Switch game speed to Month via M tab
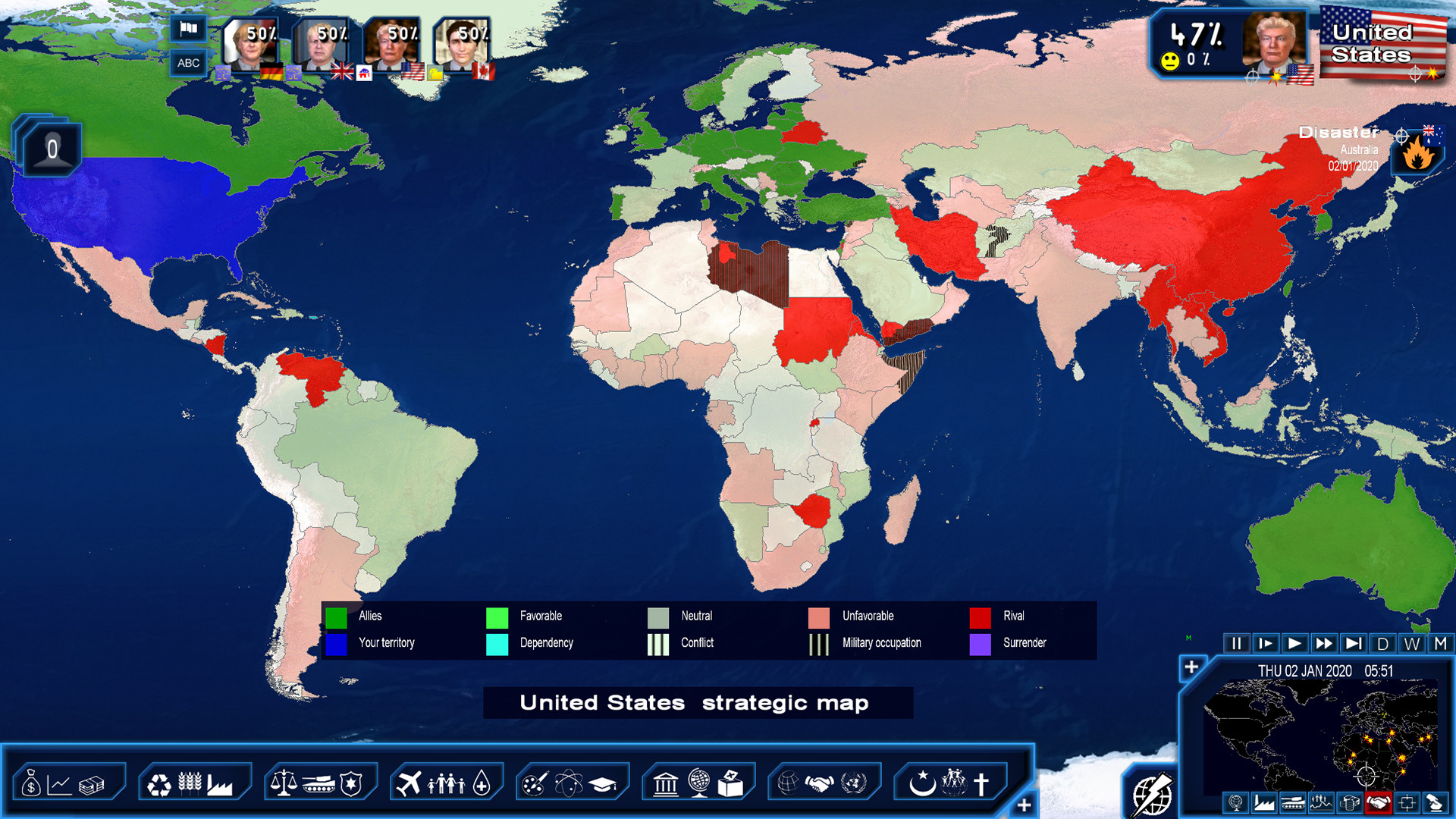 1440,644
